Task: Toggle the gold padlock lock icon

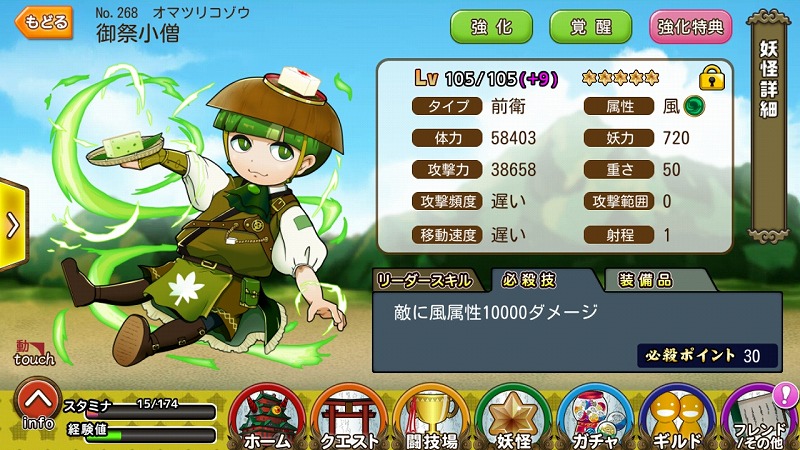Action: coord(711,77)
